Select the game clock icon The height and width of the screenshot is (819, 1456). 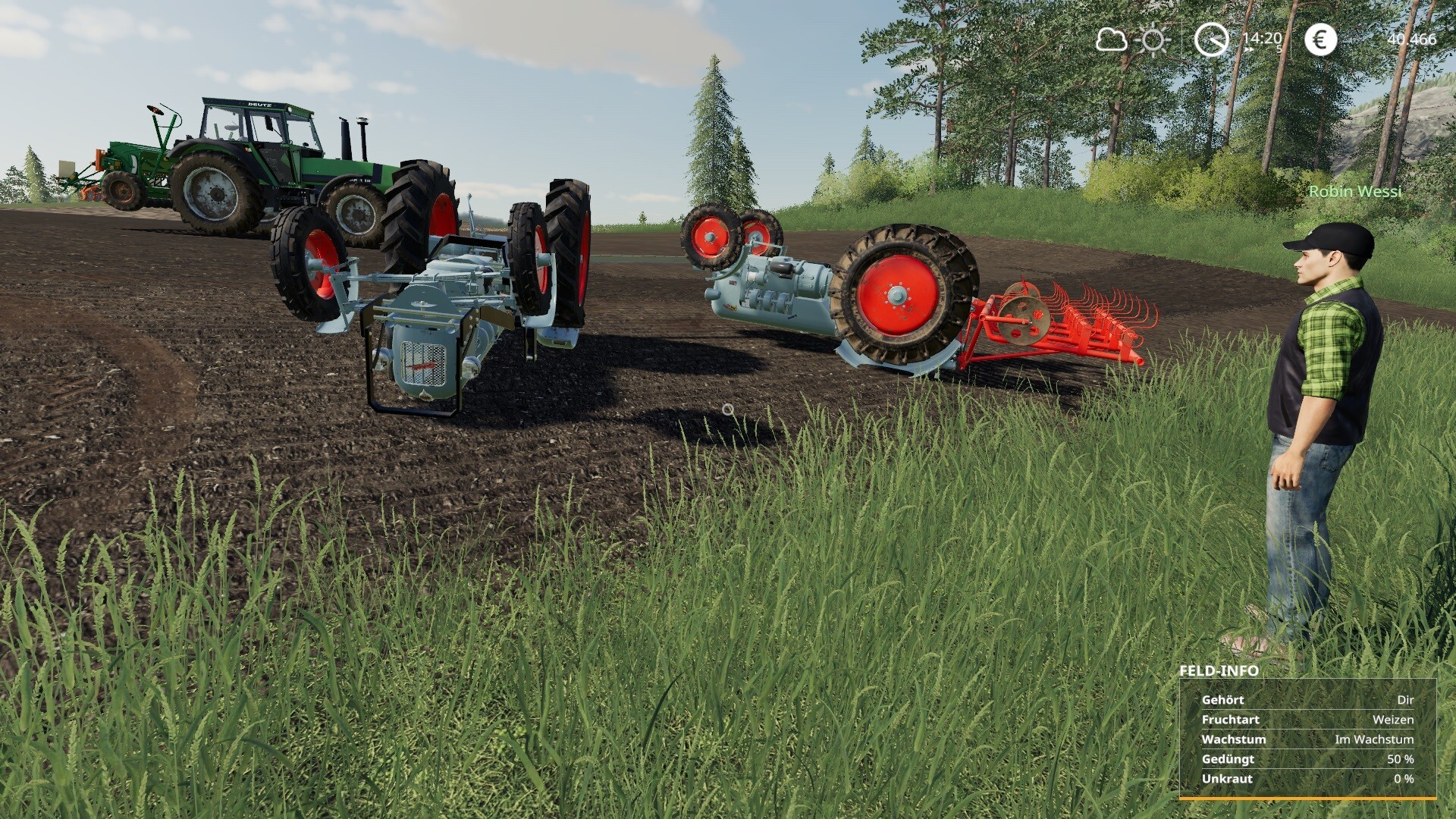click(x=1211, y=39)
